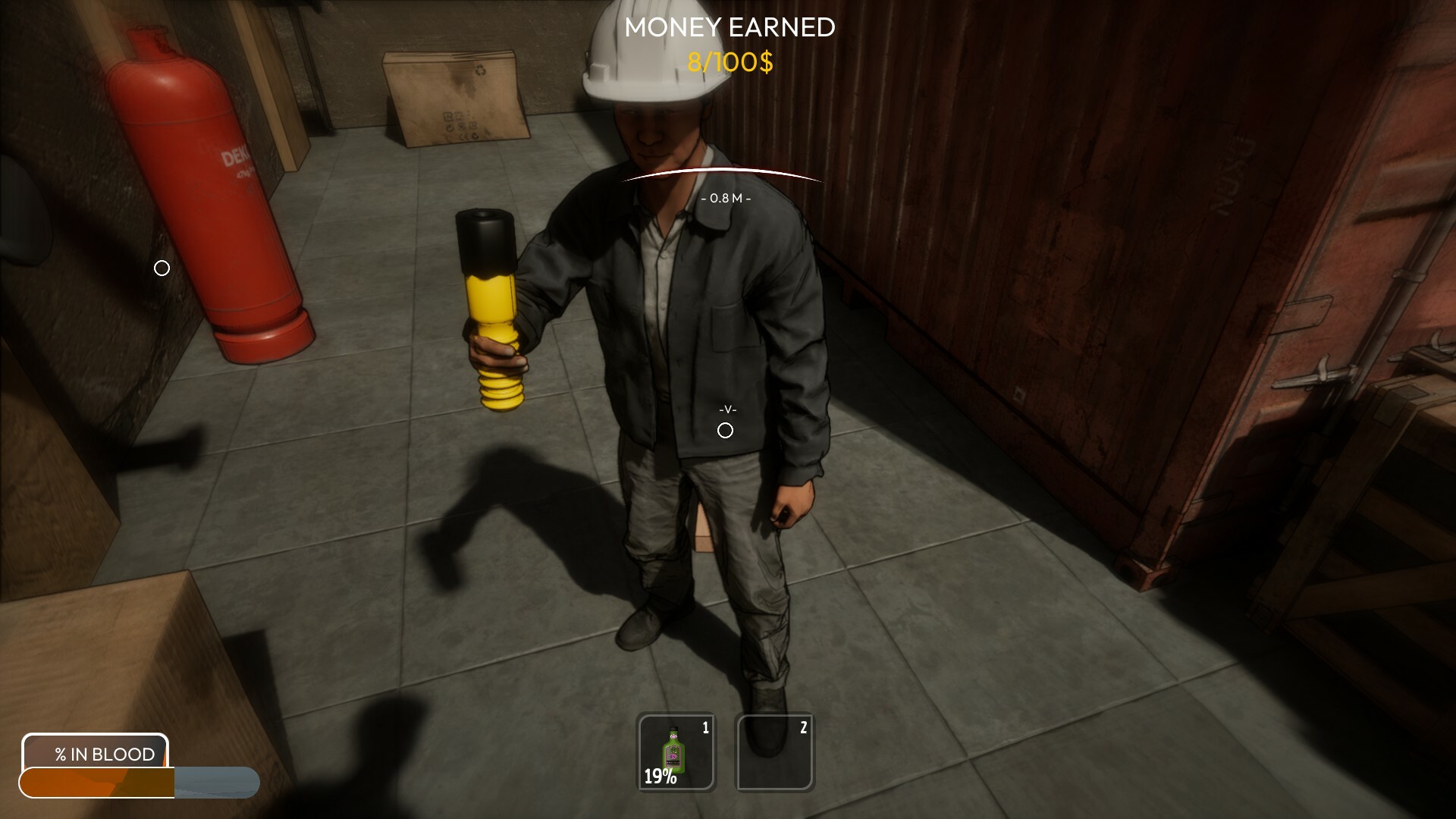Image resolution: width=1456 pixels, height=819 pixels.
Task: Open the worker's chest pocket
Action: pos(724,326)
